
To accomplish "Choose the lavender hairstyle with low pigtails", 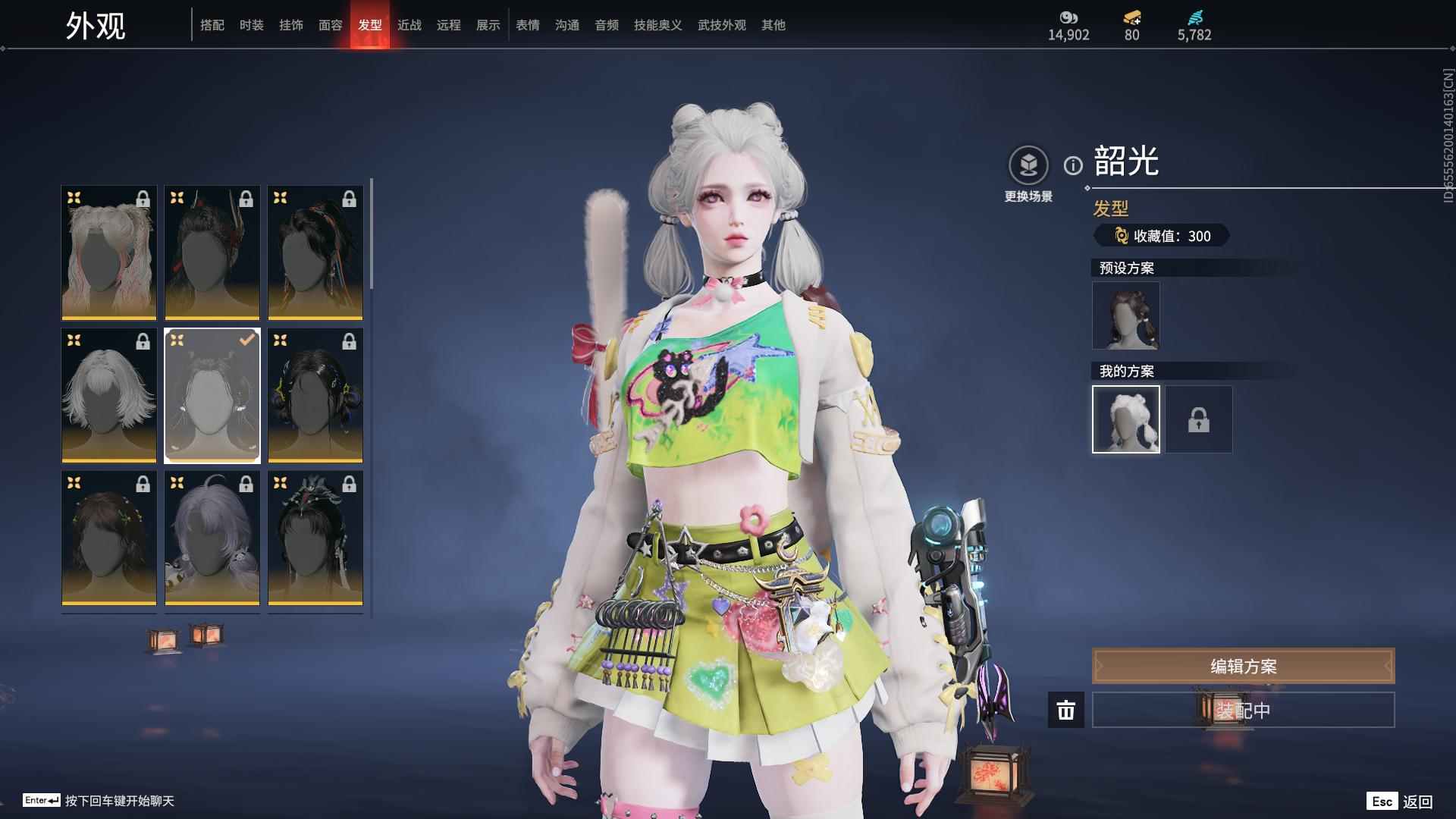I will (x=212, y=538).
